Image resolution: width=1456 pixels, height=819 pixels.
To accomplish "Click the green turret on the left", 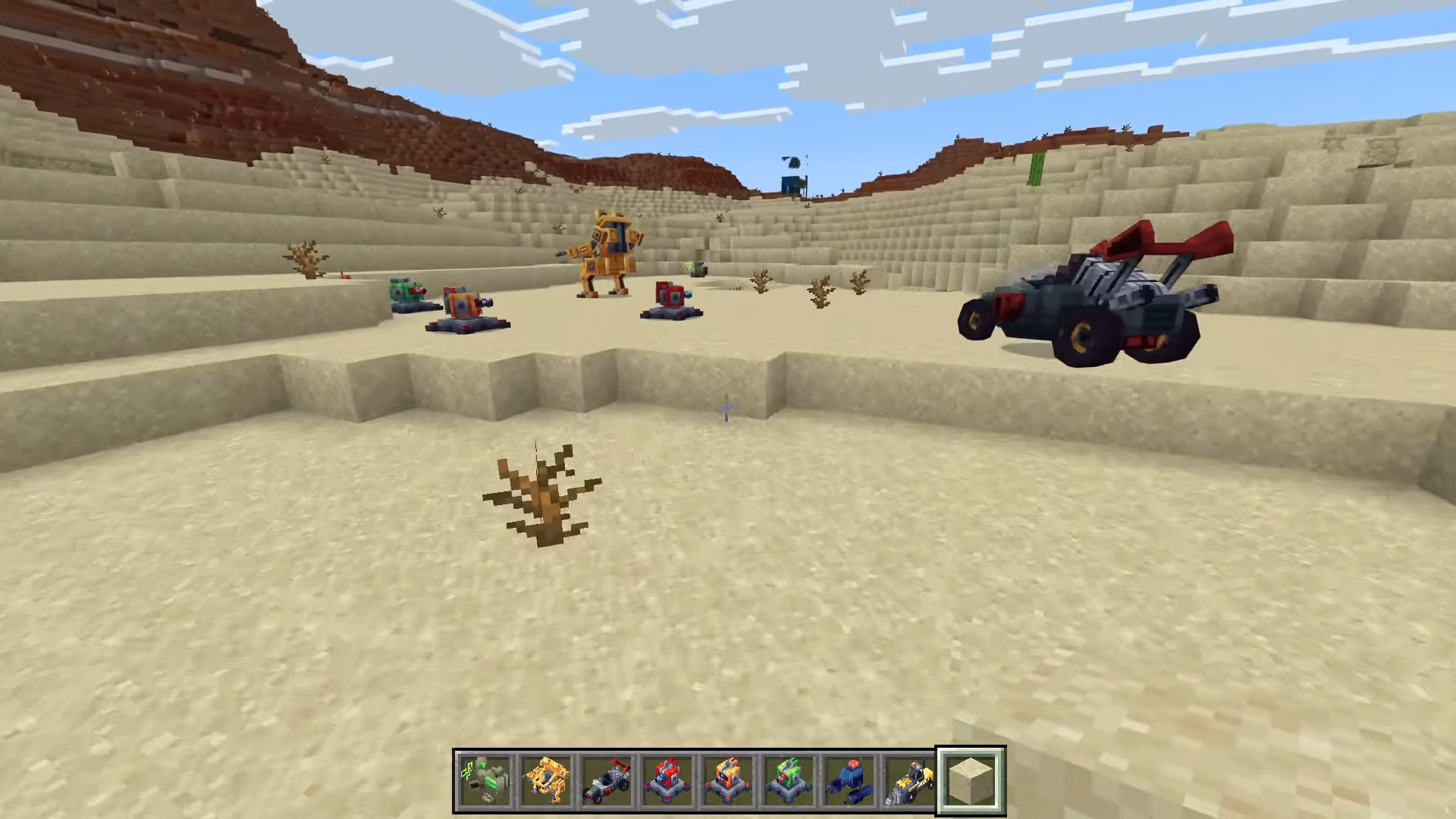I will click(x=402, y=292).
